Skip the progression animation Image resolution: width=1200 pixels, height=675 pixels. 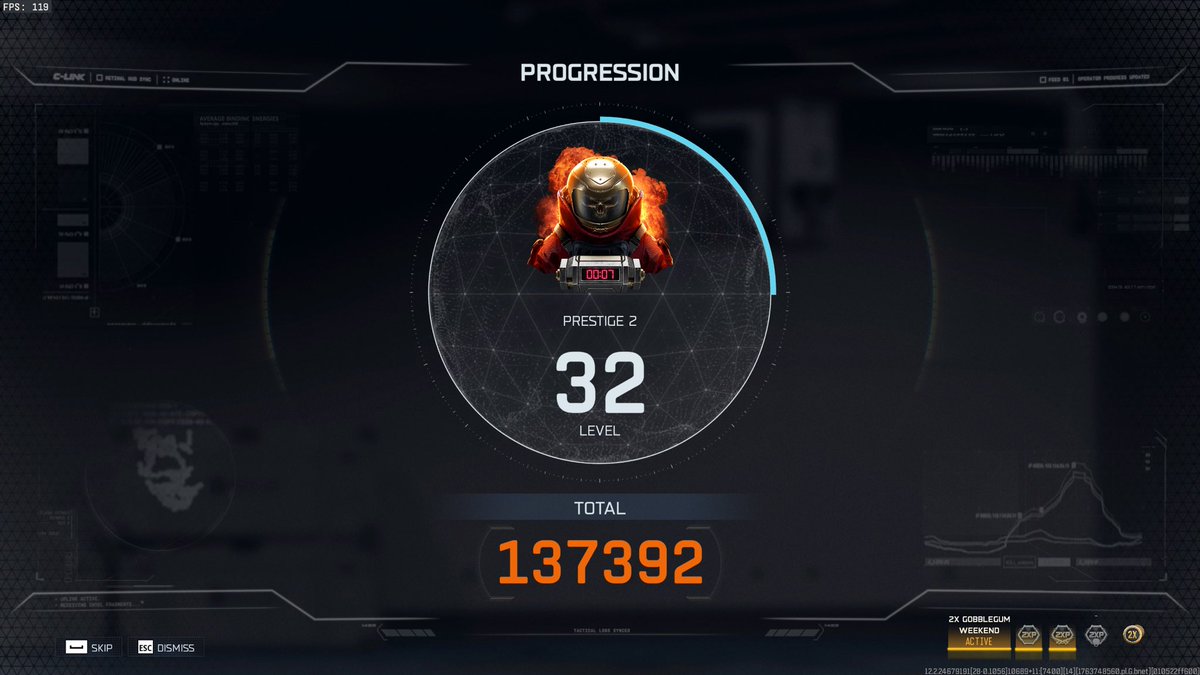click(x=89, y=647)
